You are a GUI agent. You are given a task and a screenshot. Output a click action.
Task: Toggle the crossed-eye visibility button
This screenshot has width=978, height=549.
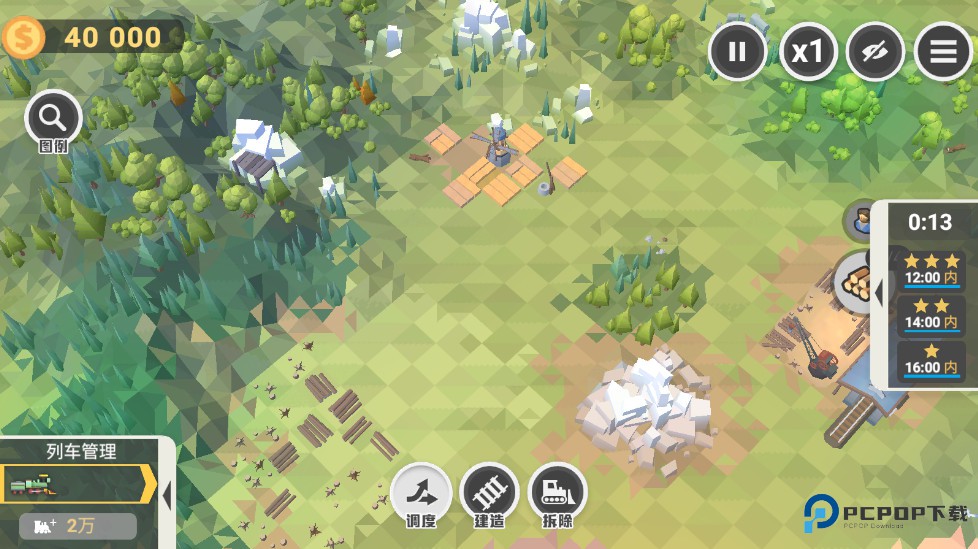click(875, 52)
